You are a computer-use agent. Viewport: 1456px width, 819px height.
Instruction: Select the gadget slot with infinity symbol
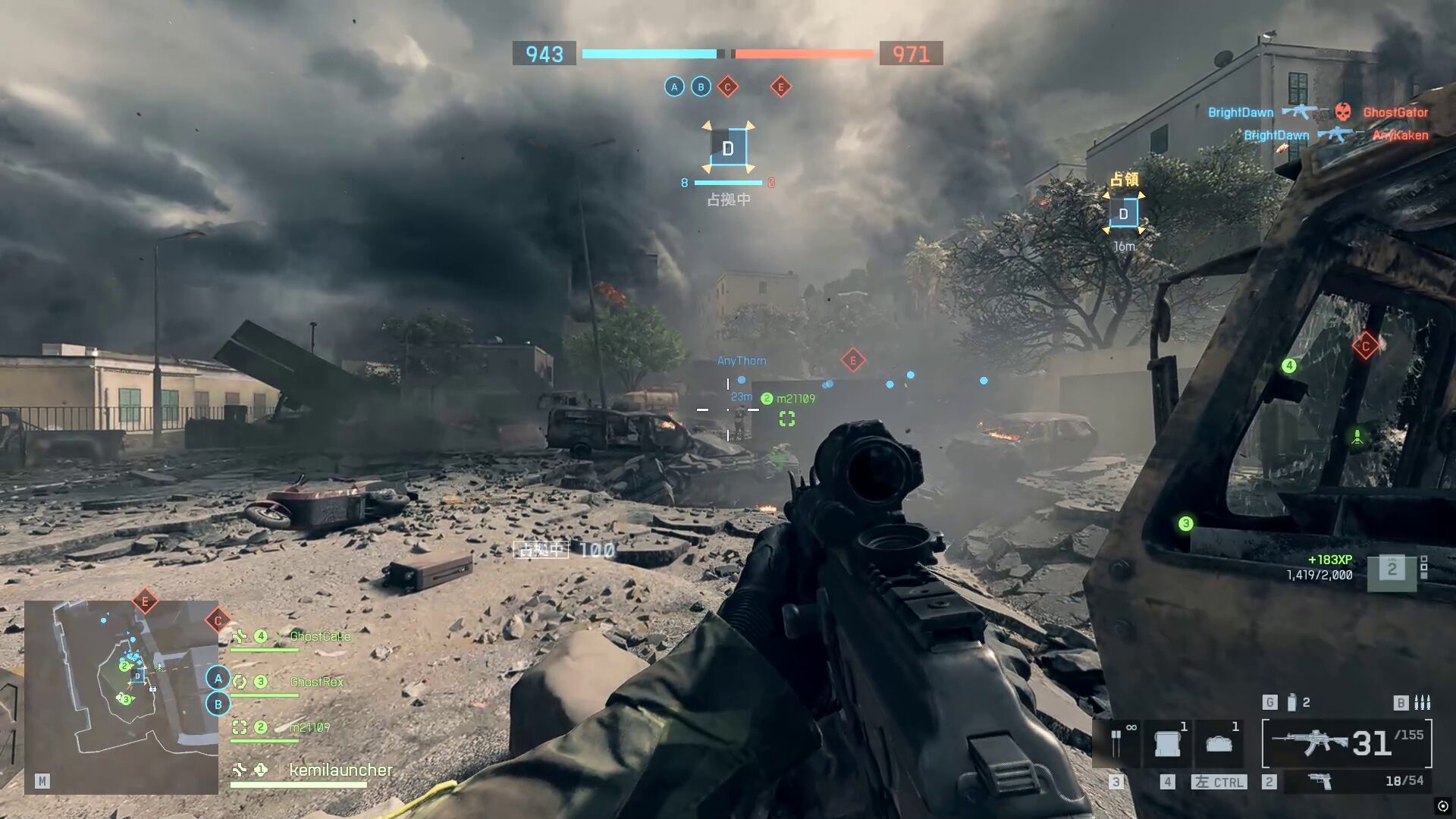coord(1117,742)
